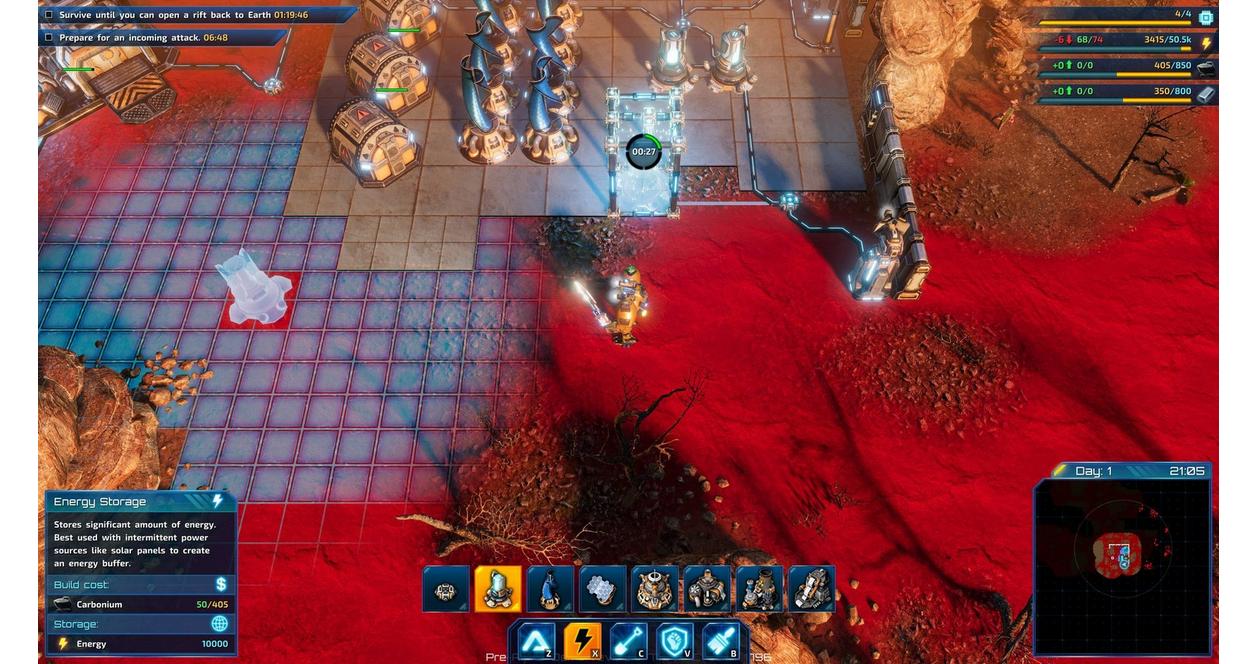1256x664 pixels.
Task: Select the small energy connector building slot
Action: pos(446,590)
